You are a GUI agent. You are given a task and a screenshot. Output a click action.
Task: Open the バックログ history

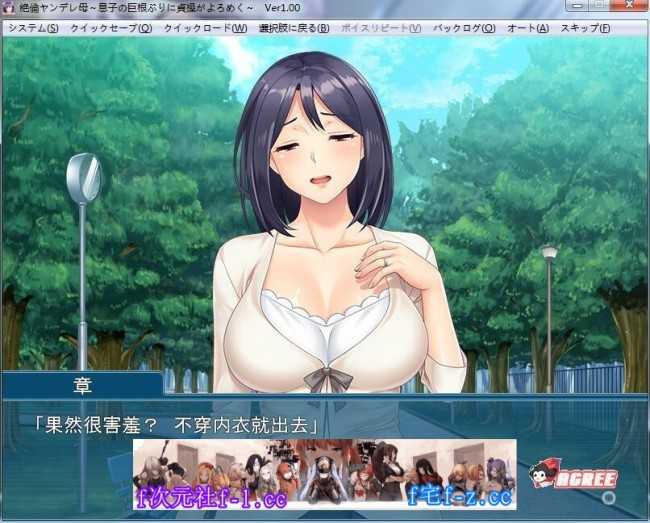point(463,28)
